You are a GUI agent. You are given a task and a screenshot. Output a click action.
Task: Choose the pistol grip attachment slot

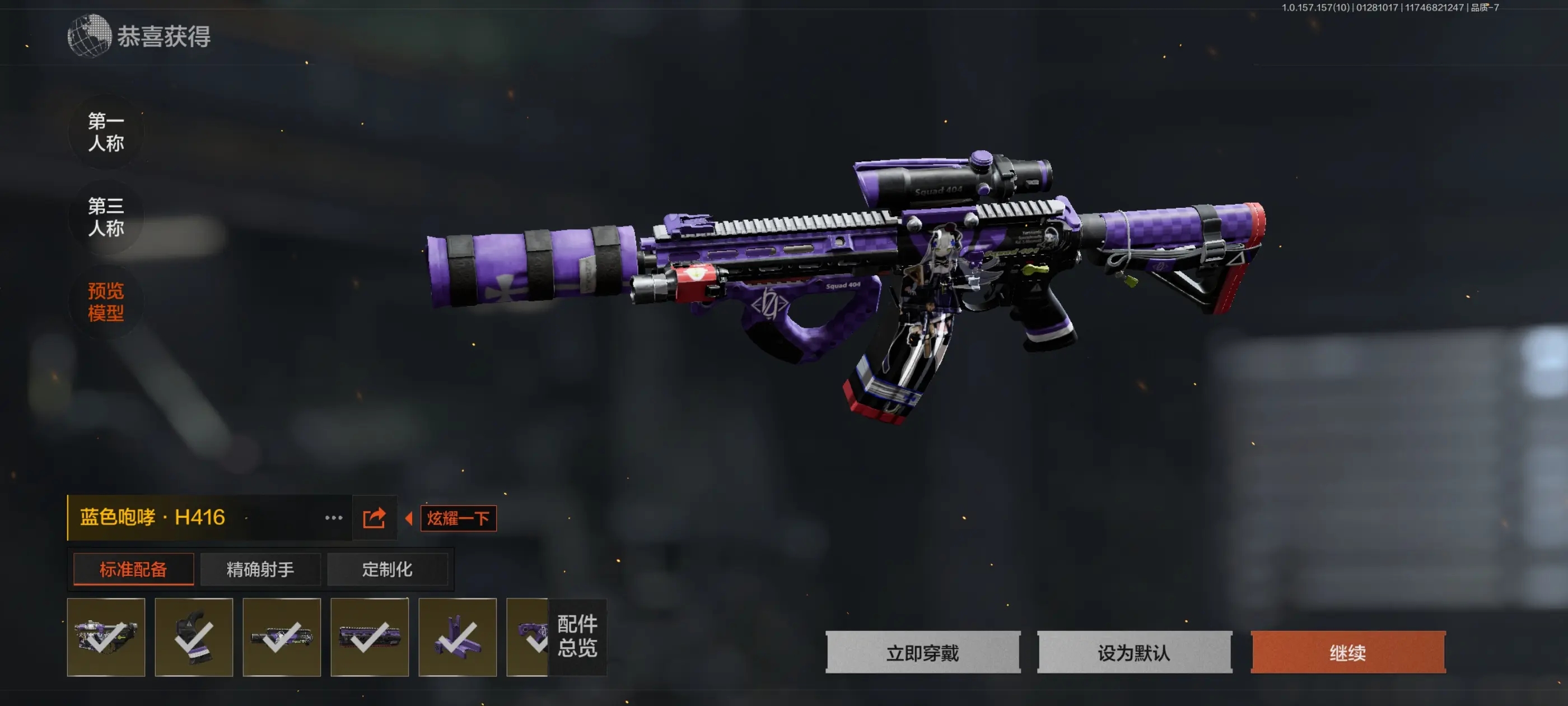pyautogui.click(x=194, y=637)
